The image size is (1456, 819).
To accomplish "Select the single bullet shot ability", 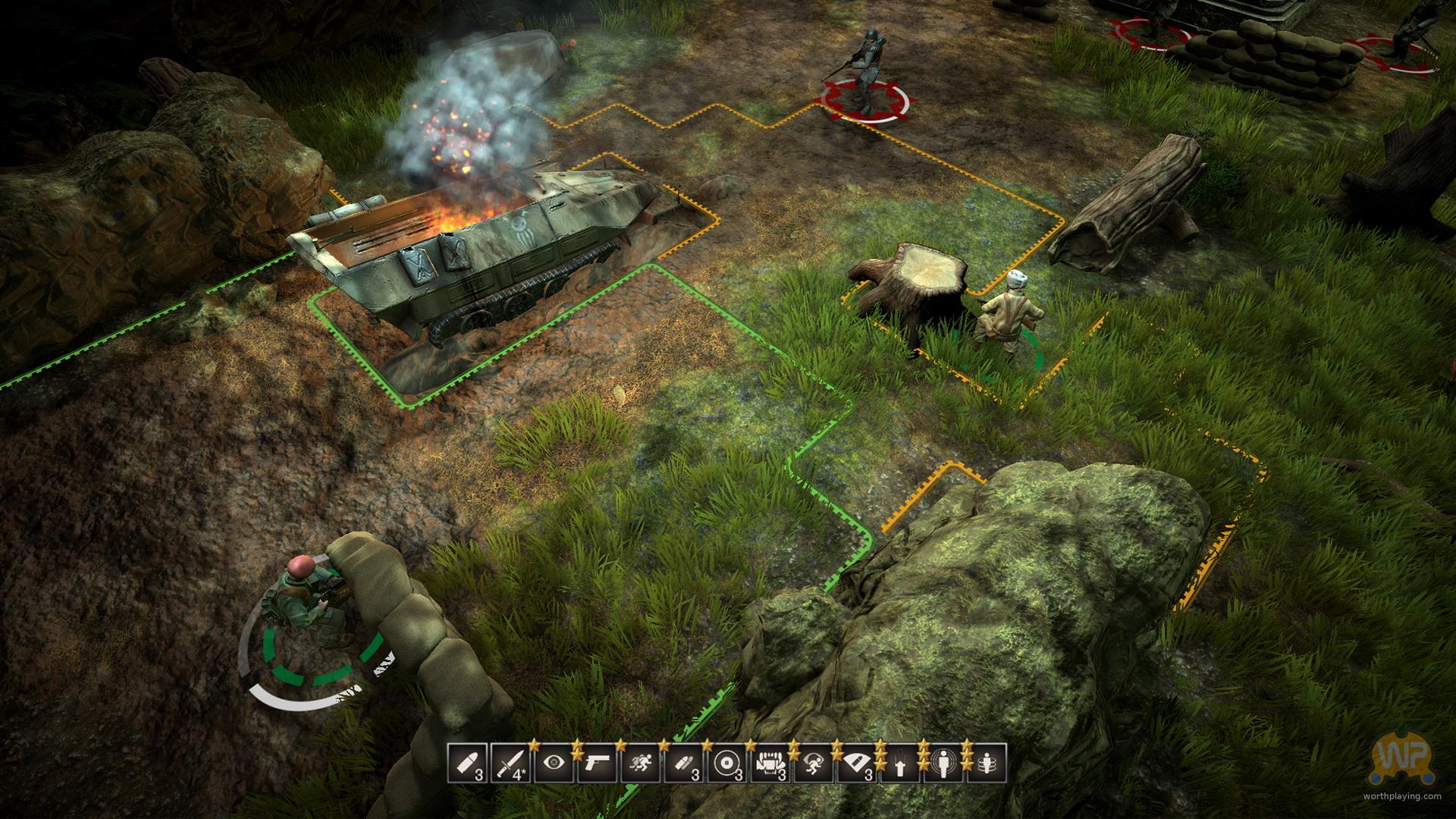I will coord(468,764).
